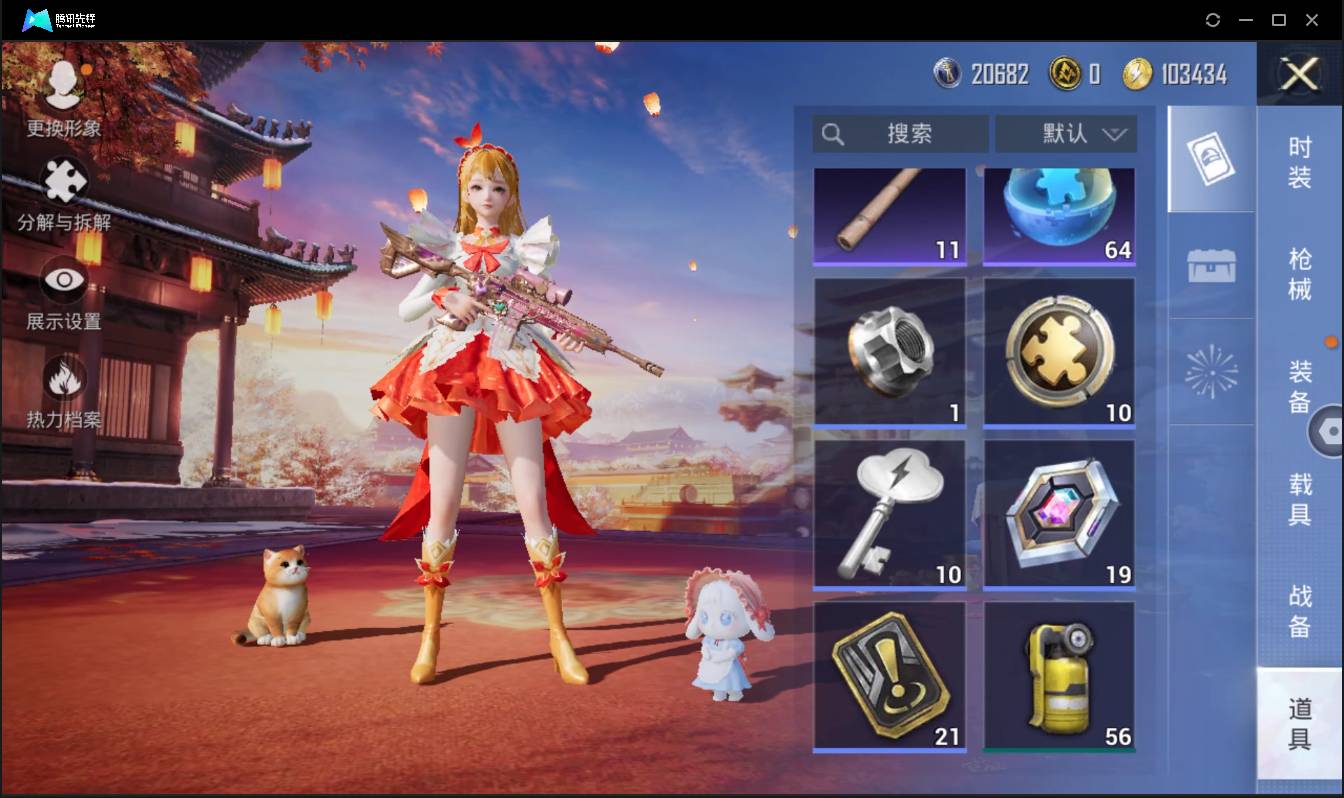Image resolution: width=1344 pixels, height=798 pixels.
Task: Open the 热力档案 flame profile
Action: 64,392
